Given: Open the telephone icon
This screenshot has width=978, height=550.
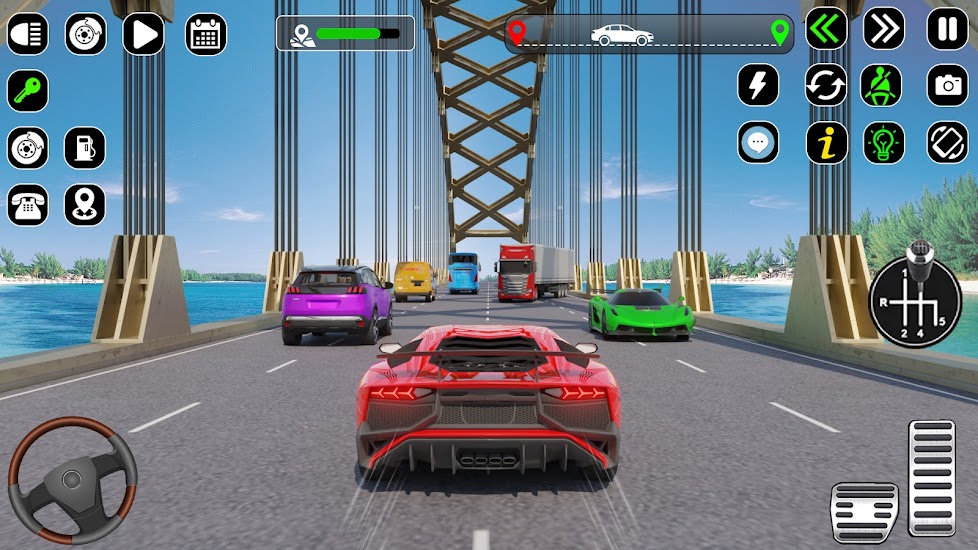Looking at the screenshot, I should coord(27,205).
